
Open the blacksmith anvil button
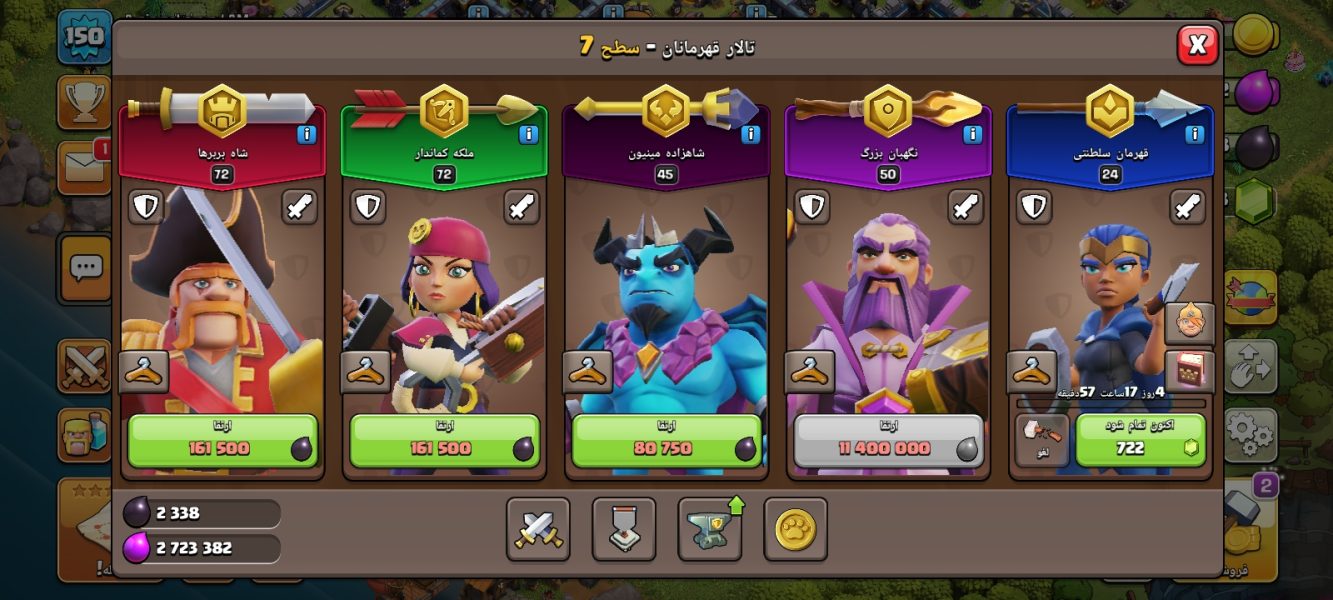pos(710,529)
